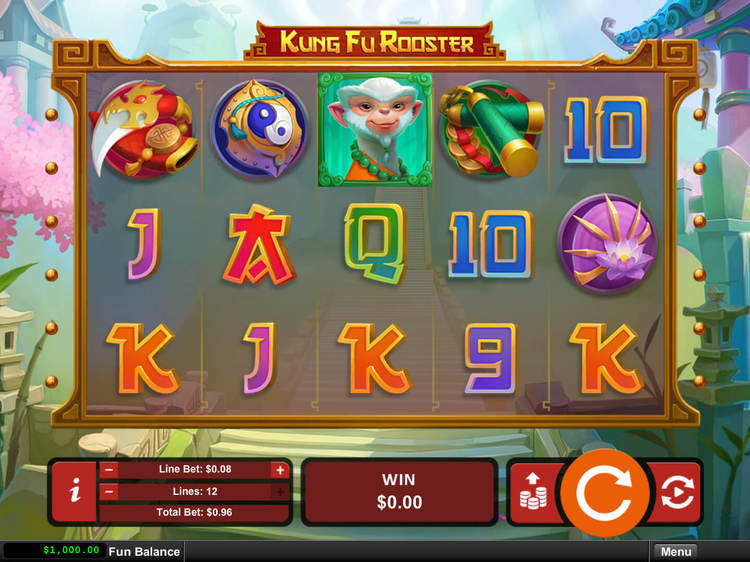Screen dimensions: 750x562
Task: Increase the number of Lines
Action: (279, 492)
